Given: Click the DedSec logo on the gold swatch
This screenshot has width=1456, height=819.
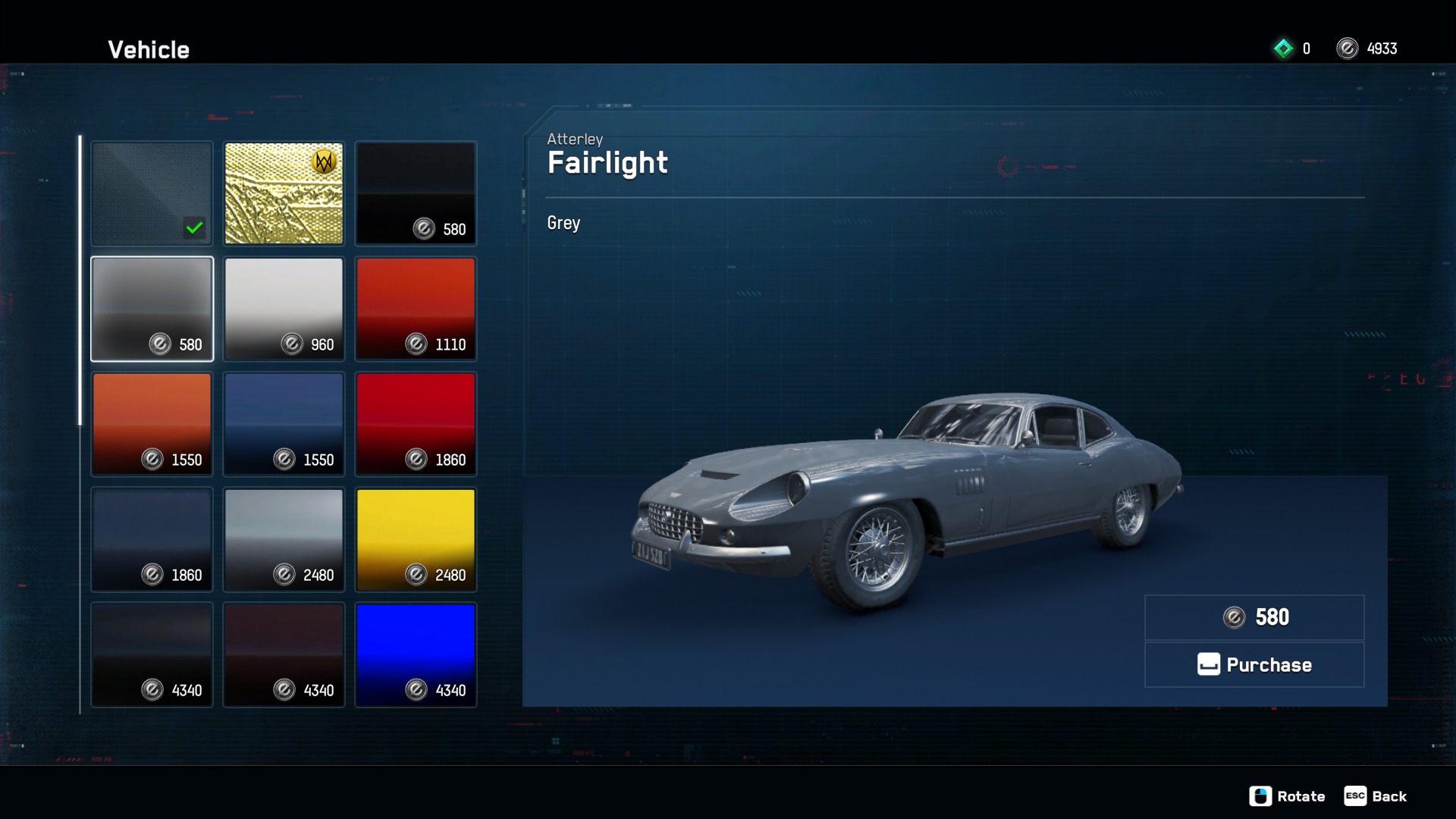Looking at the screenshot, I should click(x=322, y=162).
